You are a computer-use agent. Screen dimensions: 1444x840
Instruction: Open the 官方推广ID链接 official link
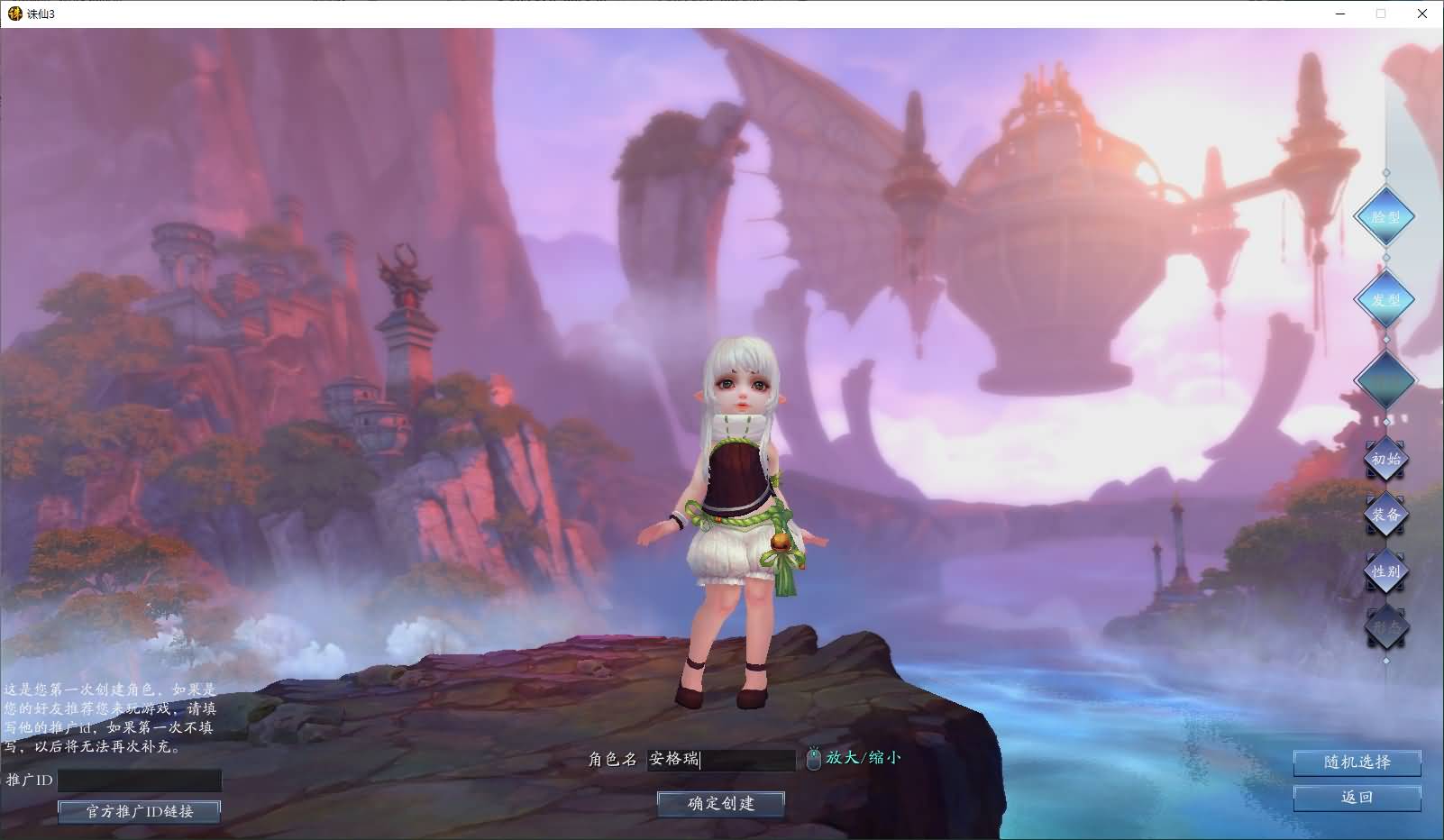138,812
